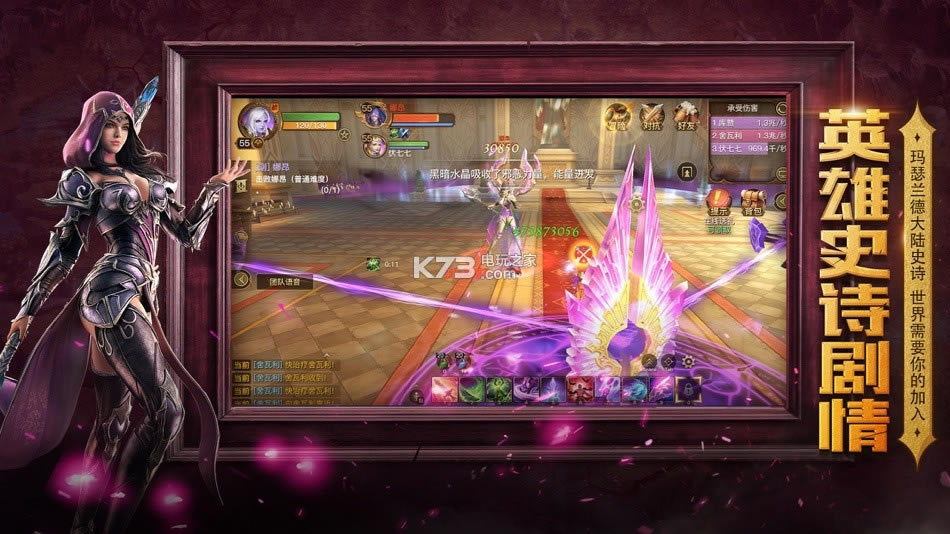The height and width of the screenshot is (534, 950).
Task: Tap the locked skill slot
Action: click(689, 388)
